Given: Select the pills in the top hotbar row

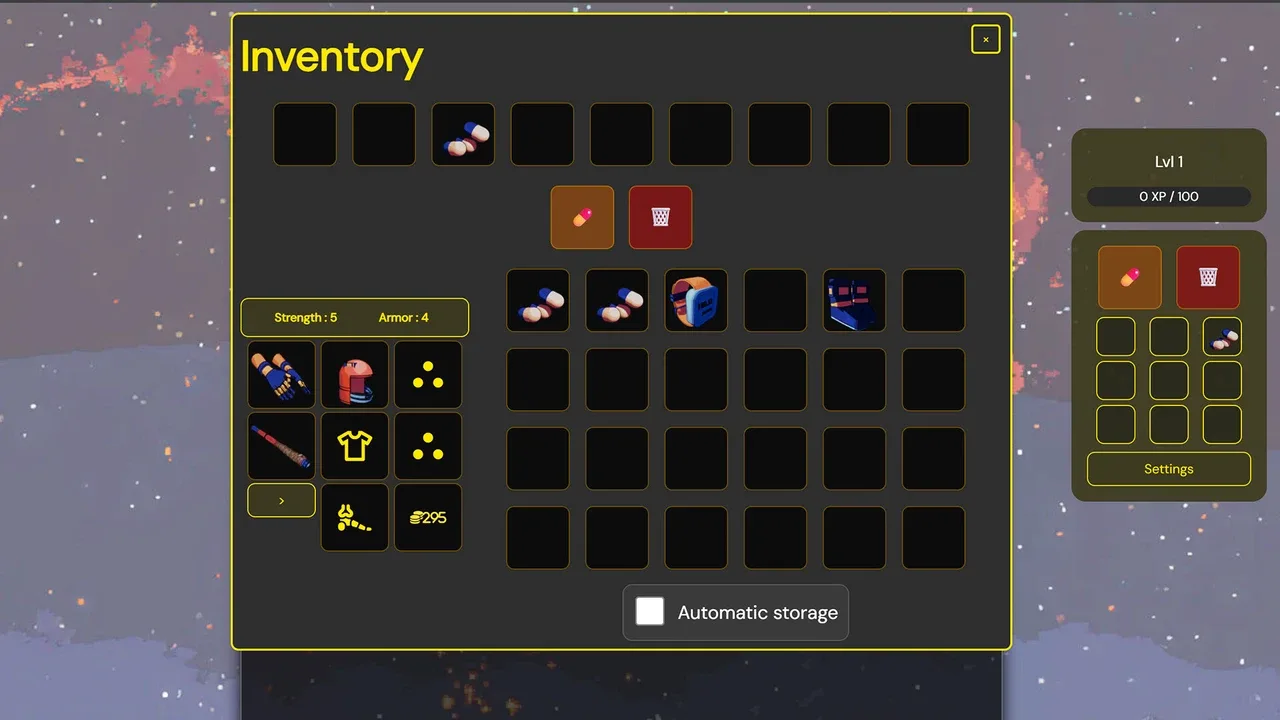Looking at the screenshot, I should tap(463, 134).
